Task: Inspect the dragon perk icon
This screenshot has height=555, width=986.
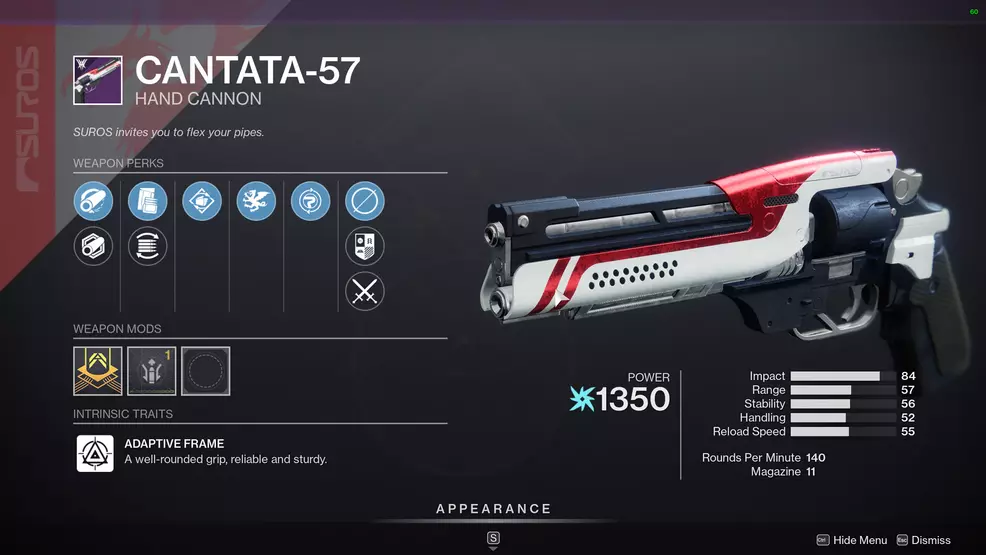Action: 256,202
